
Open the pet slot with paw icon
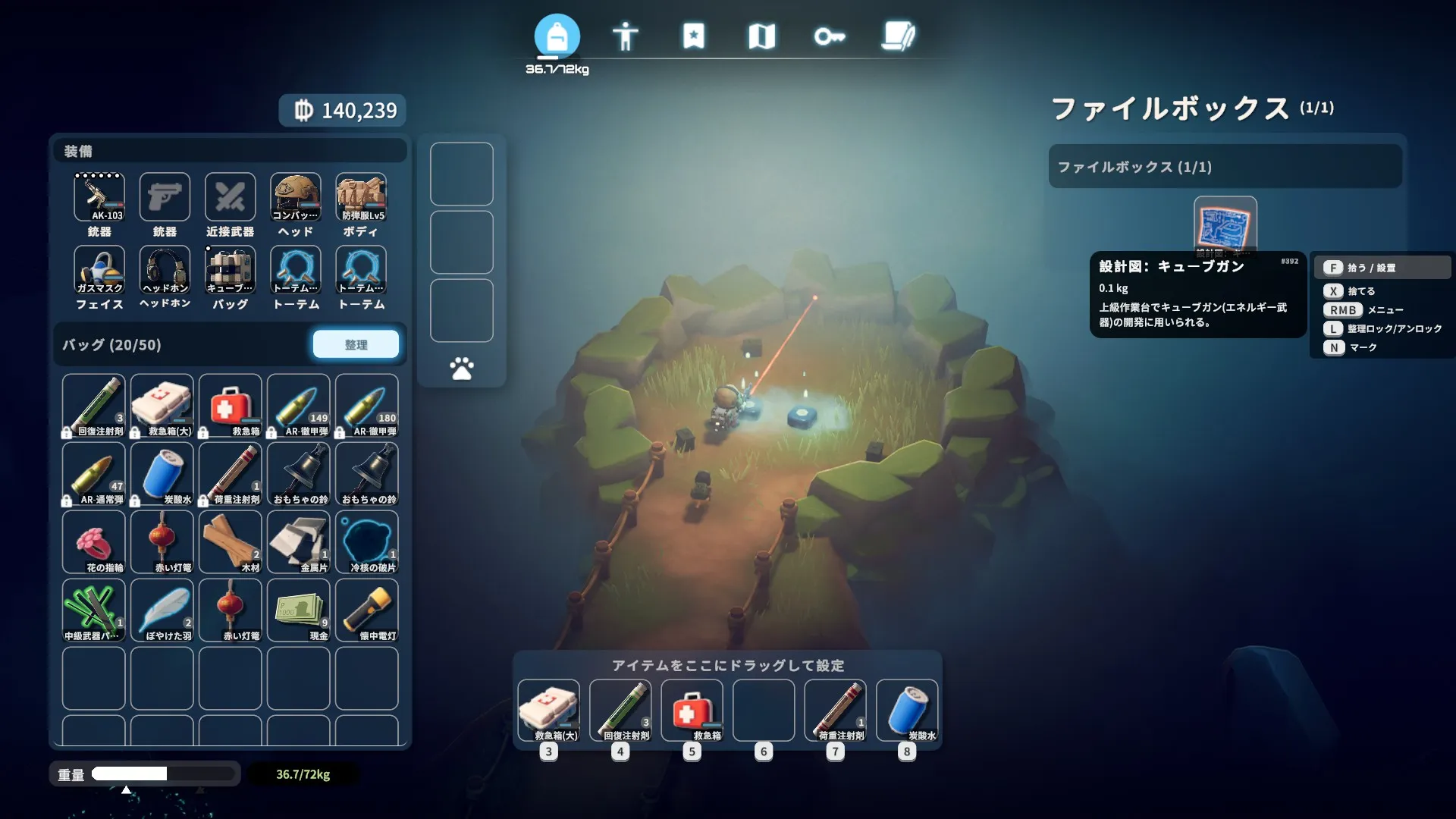point(461,369)
